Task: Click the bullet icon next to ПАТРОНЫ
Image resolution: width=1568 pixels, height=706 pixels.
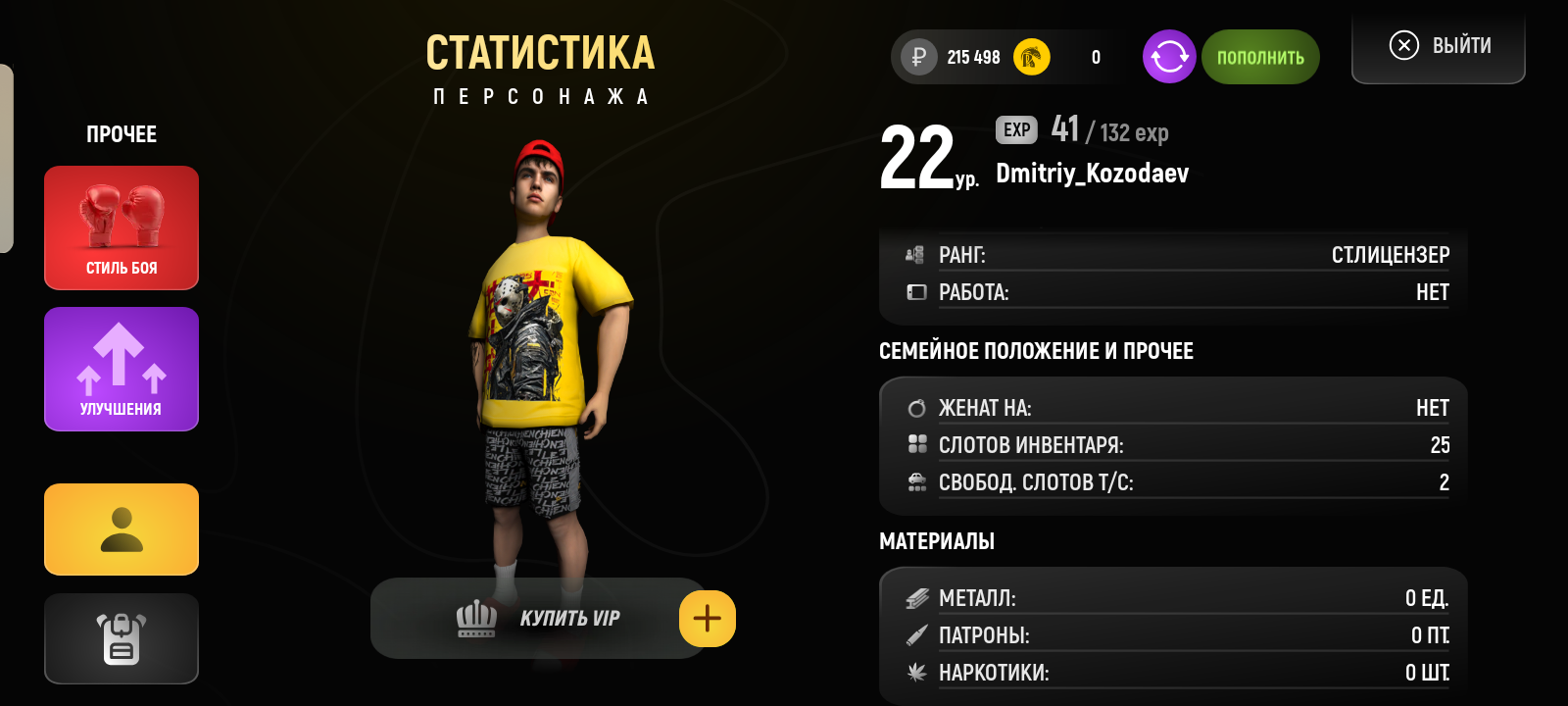Action: pos(917,635)
